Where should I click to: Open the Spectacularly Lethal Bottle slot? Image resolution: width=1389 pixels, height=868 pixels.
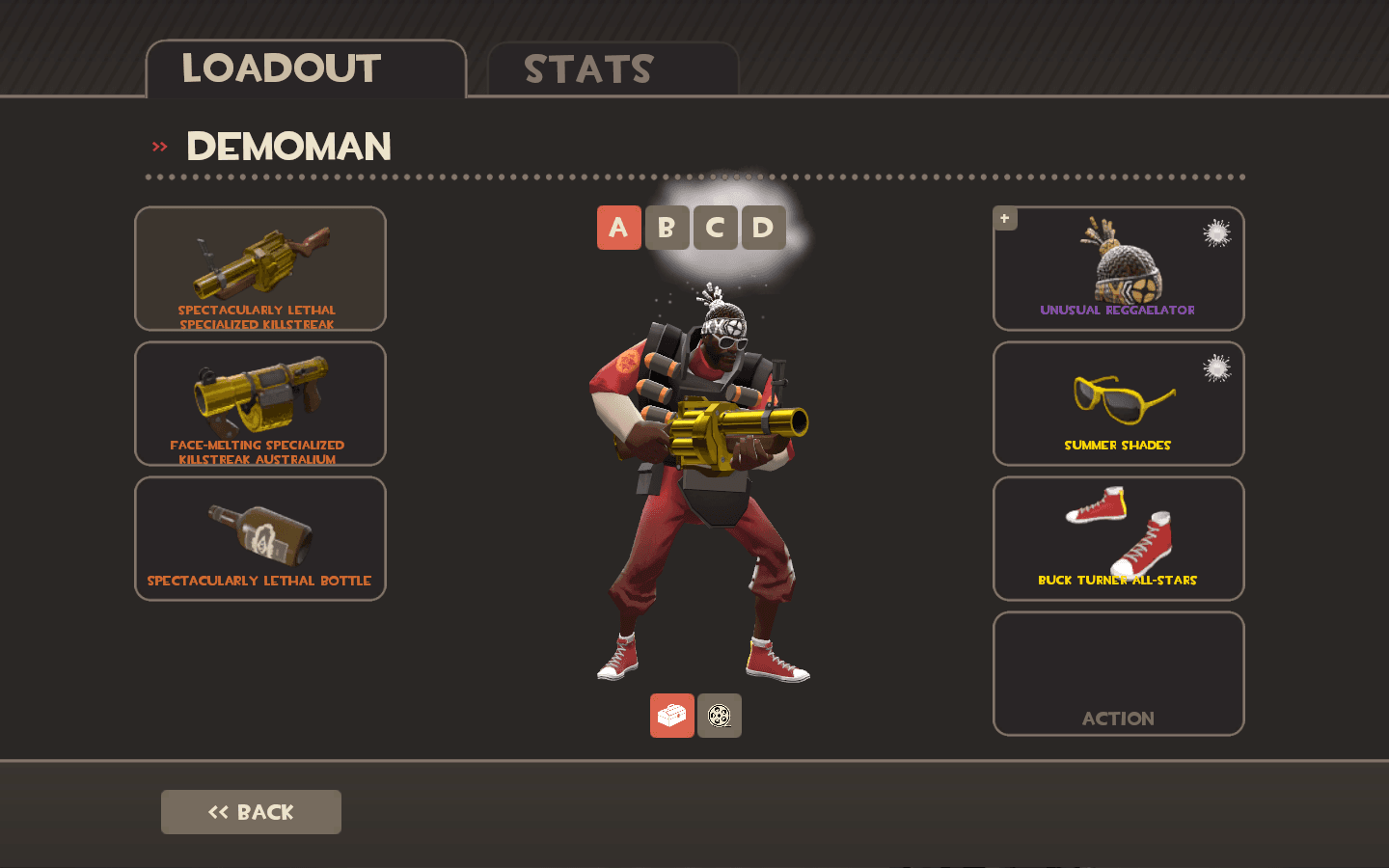[x=260, y=538]
